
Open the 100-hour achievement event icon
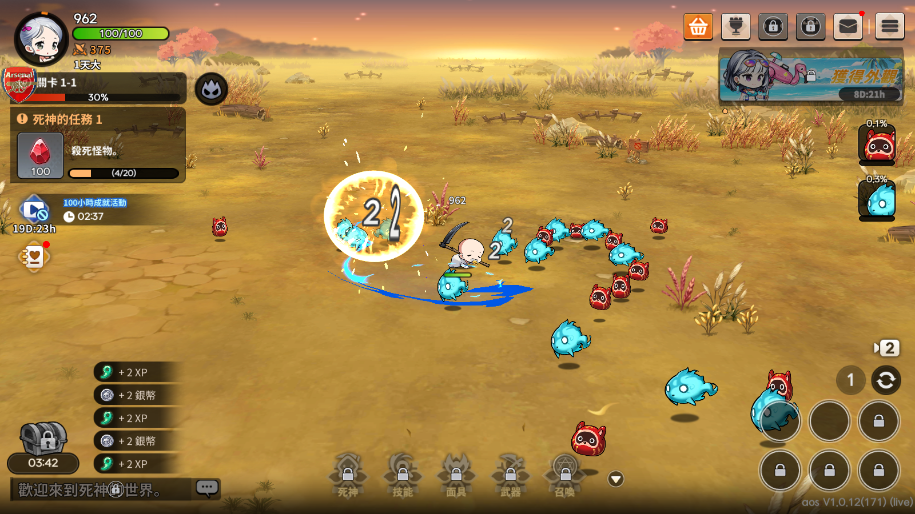[34, 211]
